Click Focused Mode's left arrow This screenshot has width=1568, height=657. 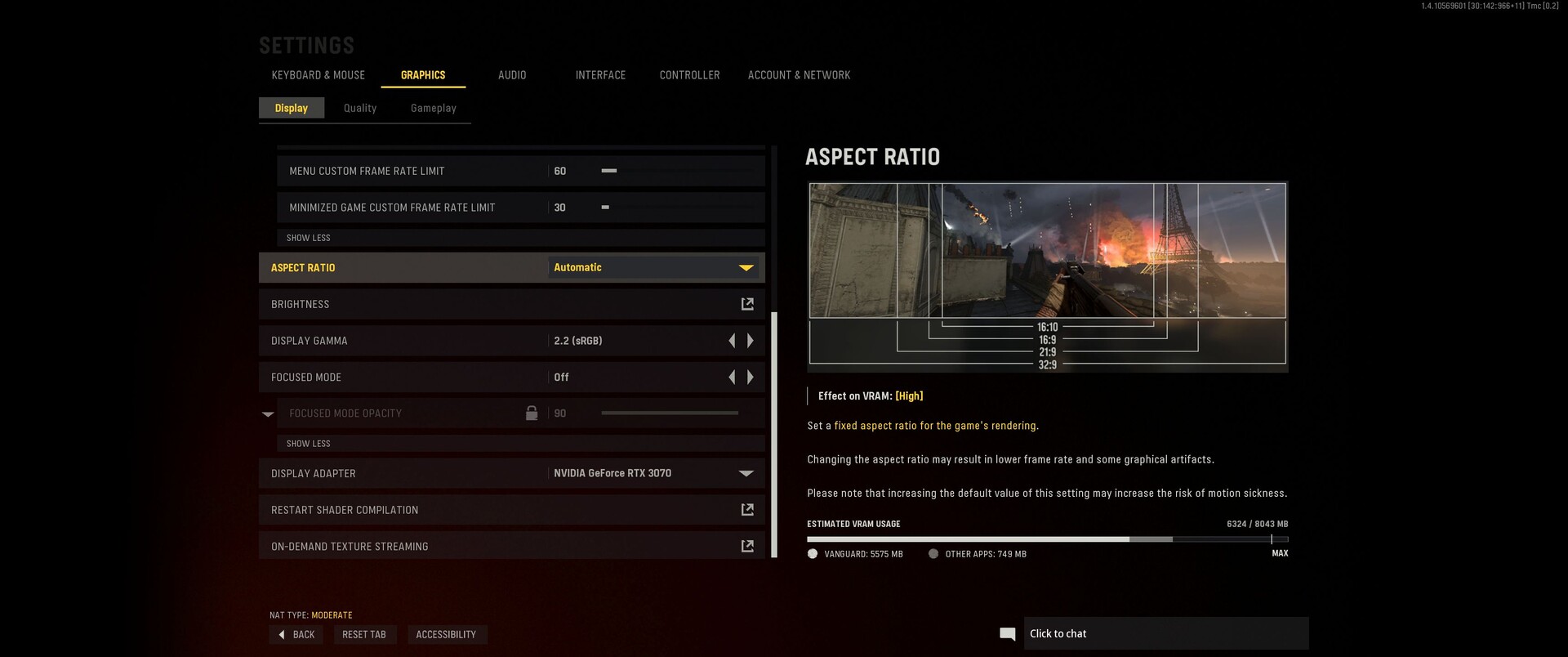[732, 378]
